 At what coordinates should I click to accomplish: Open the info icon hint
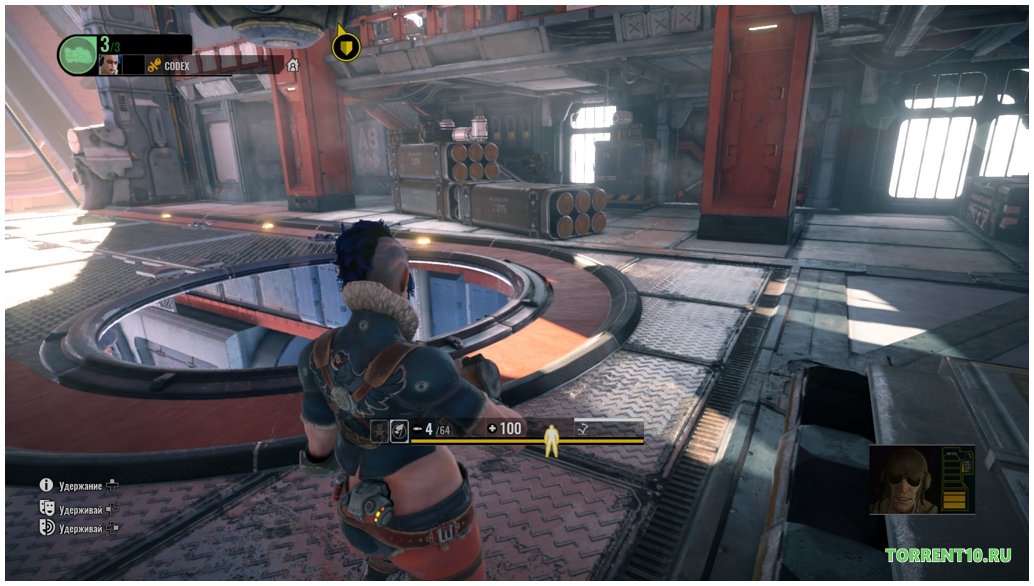tap(46, 485)
